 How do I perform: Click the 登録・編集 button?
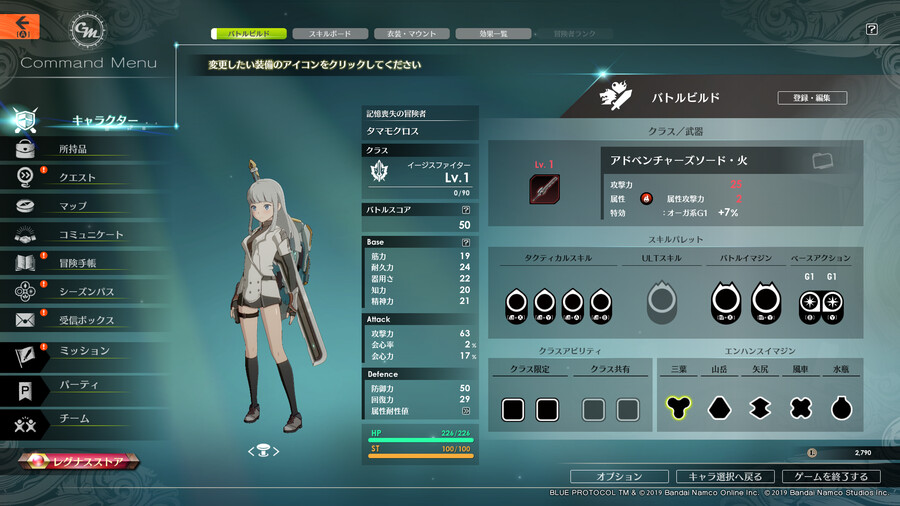pyautogui.click(x=812, y=98)
